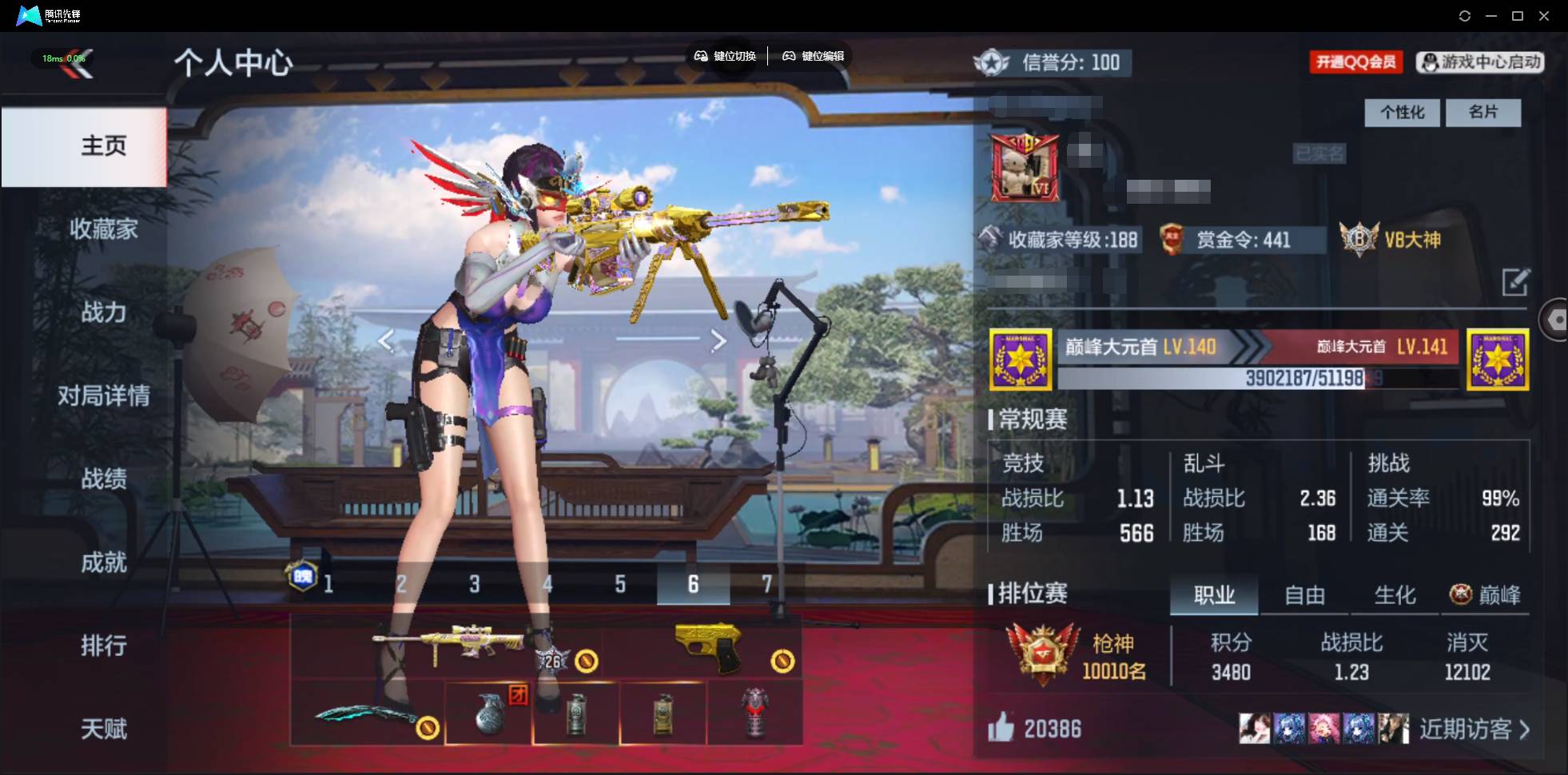Click the 键位切换 gamepad icon
Viewport: 1568px width, 775px height.
pos(702,56)
